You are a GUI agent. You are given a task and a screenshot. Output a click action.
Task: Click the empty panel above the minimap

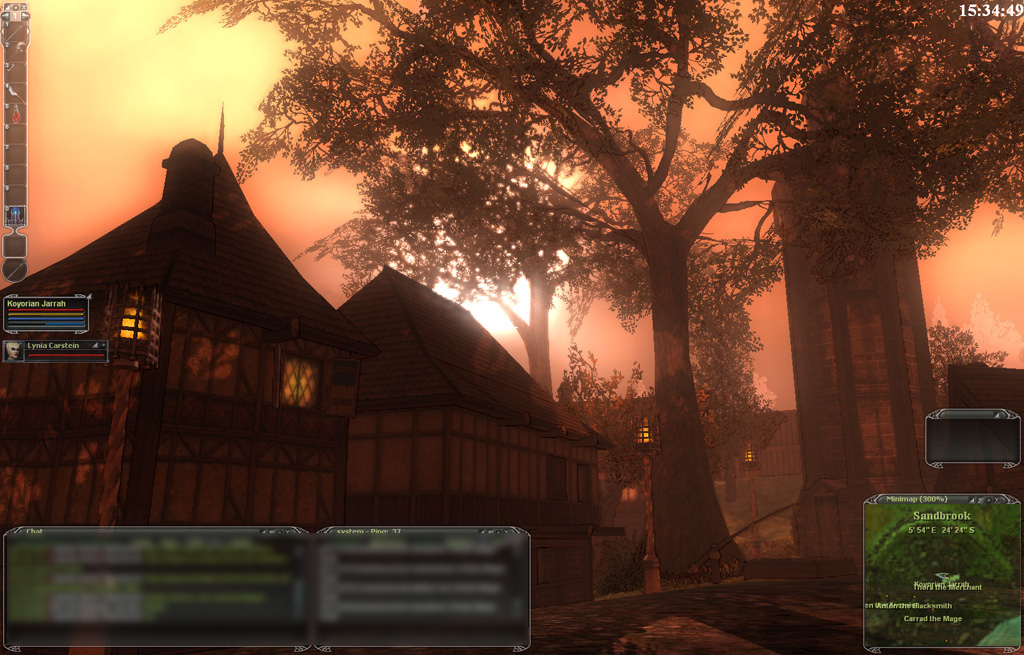(972, 439)
